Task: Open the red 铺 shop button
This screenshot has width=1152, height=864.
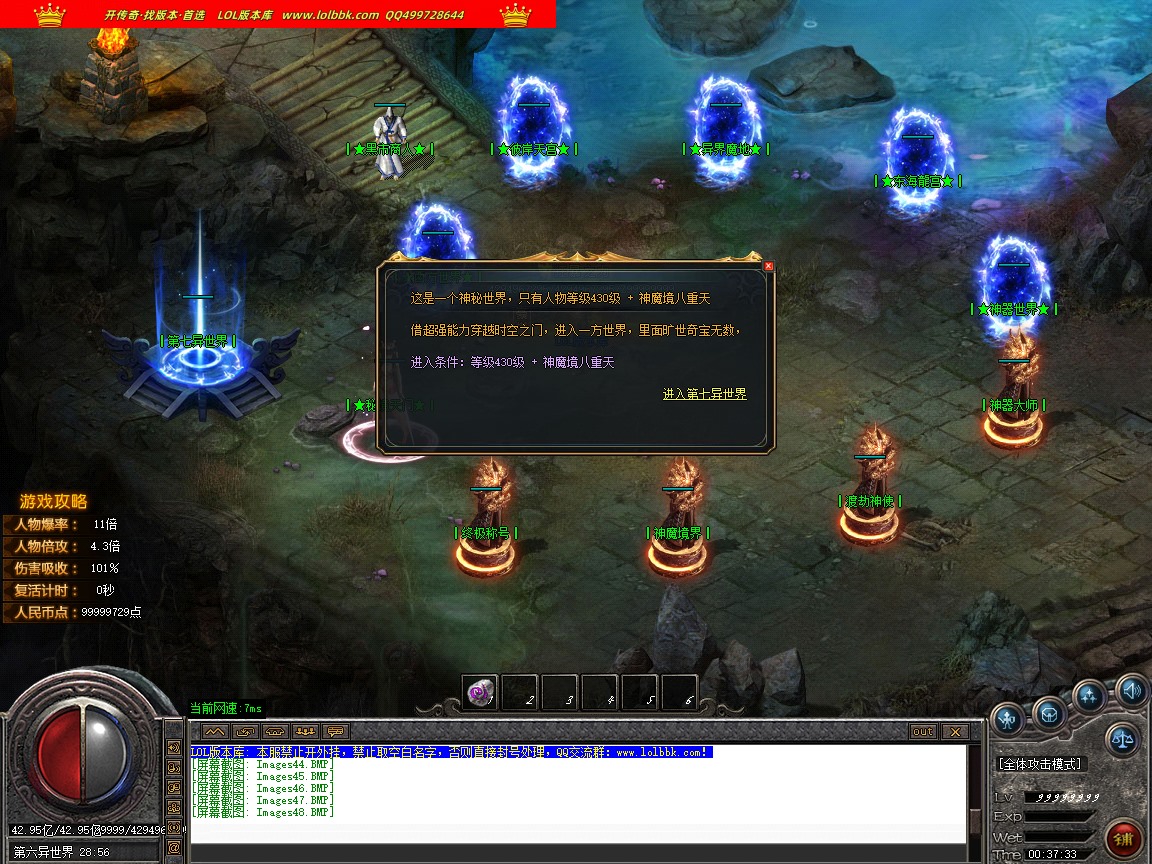Action: coord(1126,838)
